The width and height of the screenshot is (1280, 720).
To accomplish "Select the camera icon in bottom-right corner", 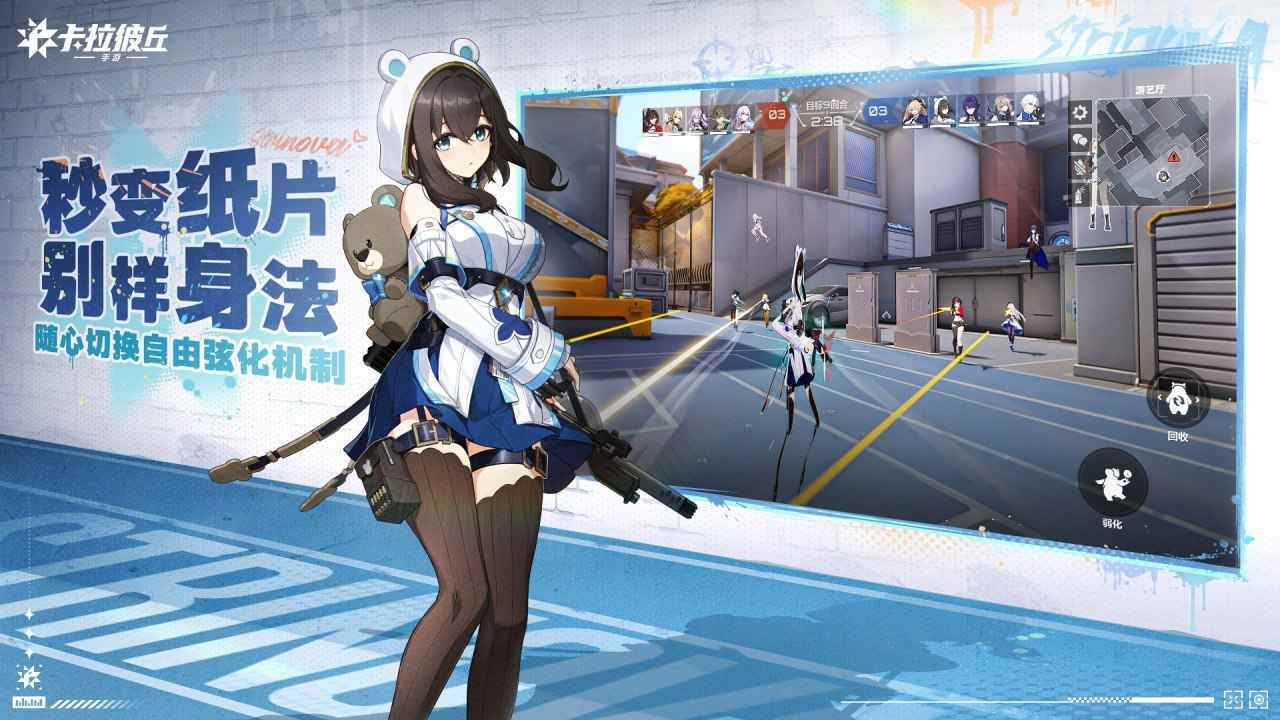I will point(1258,700).
